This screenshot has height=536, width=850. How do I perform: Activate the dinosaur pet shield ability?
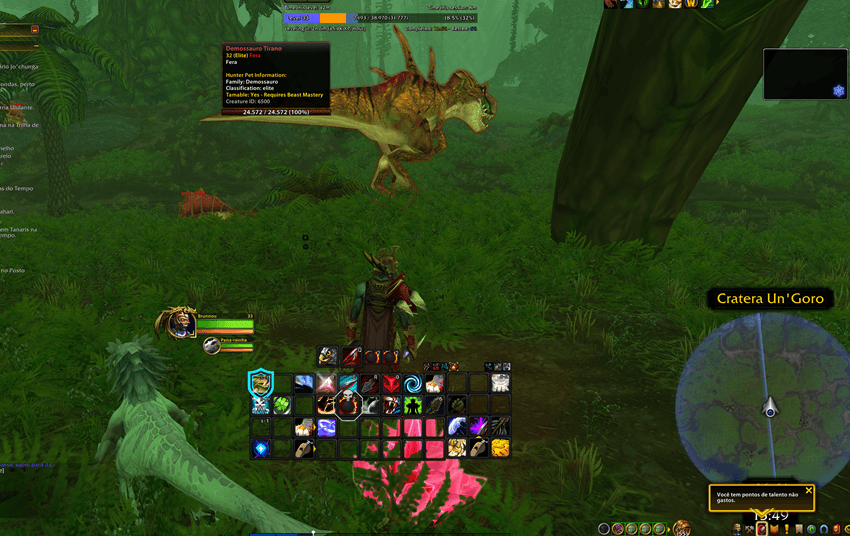click(x=261, y=382)
